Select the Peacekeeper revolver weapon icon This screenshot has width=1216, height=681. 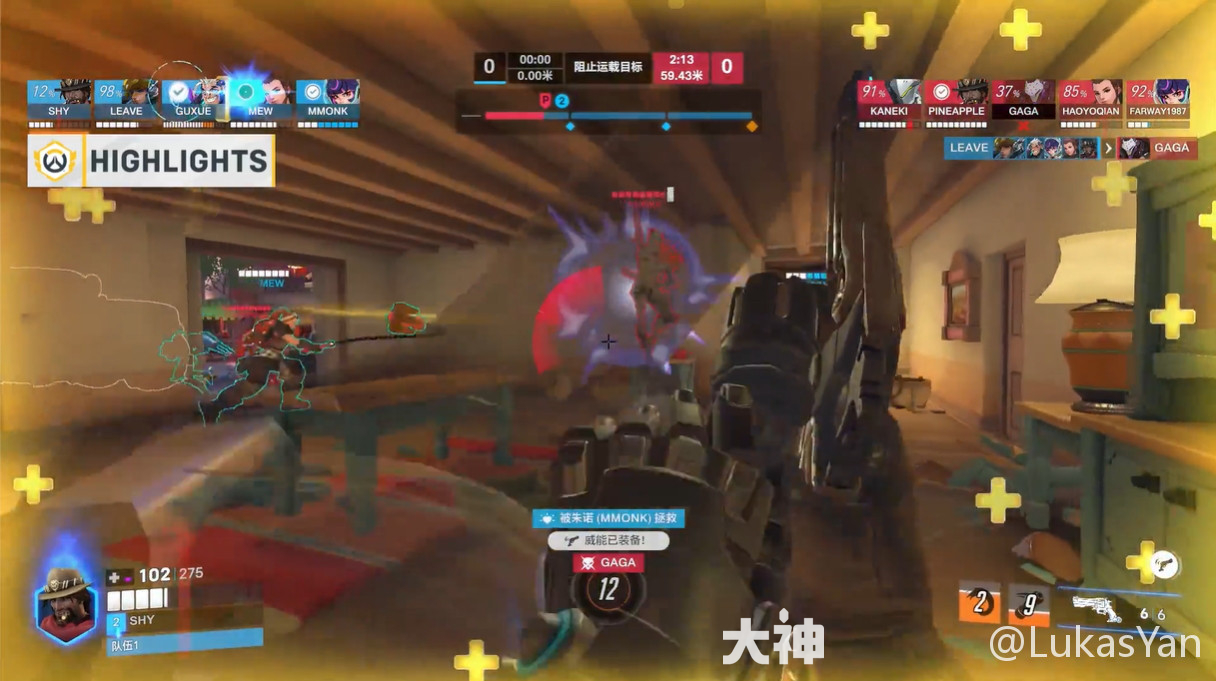point(1103,607)
